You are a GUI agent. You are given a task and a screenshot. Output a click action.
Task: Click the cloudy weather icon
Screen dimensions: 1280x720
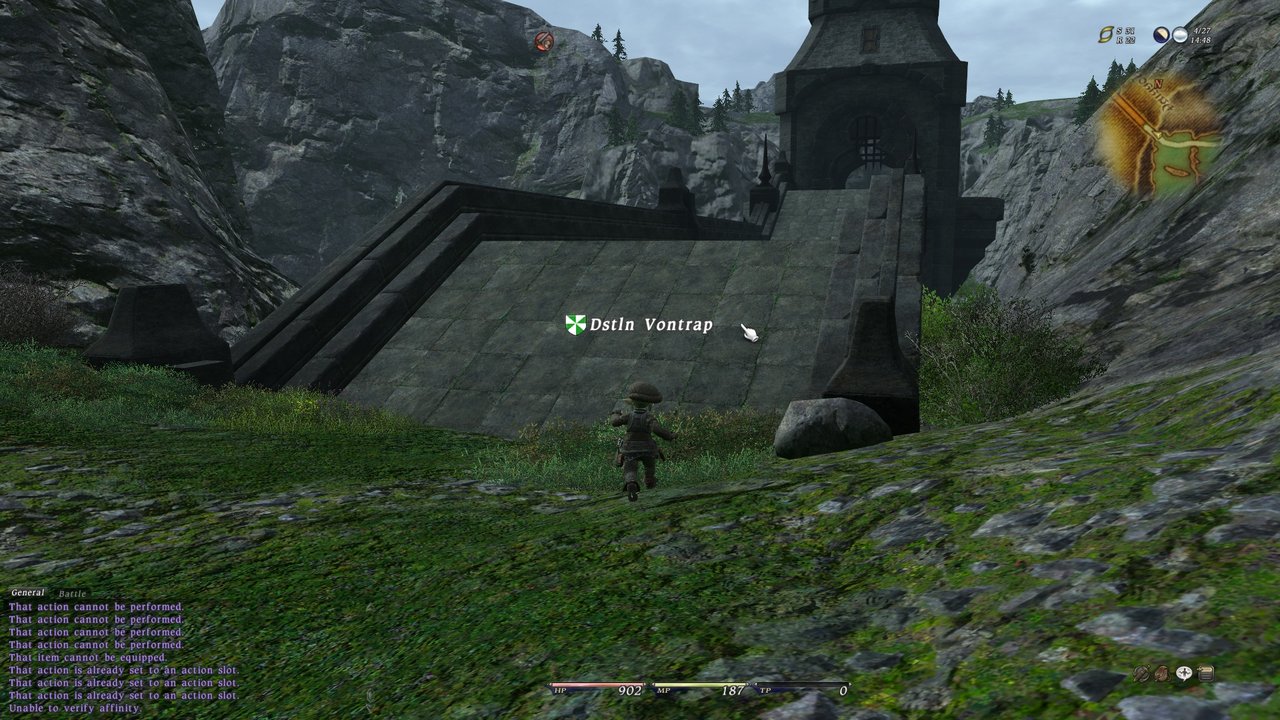[1180, 35]
